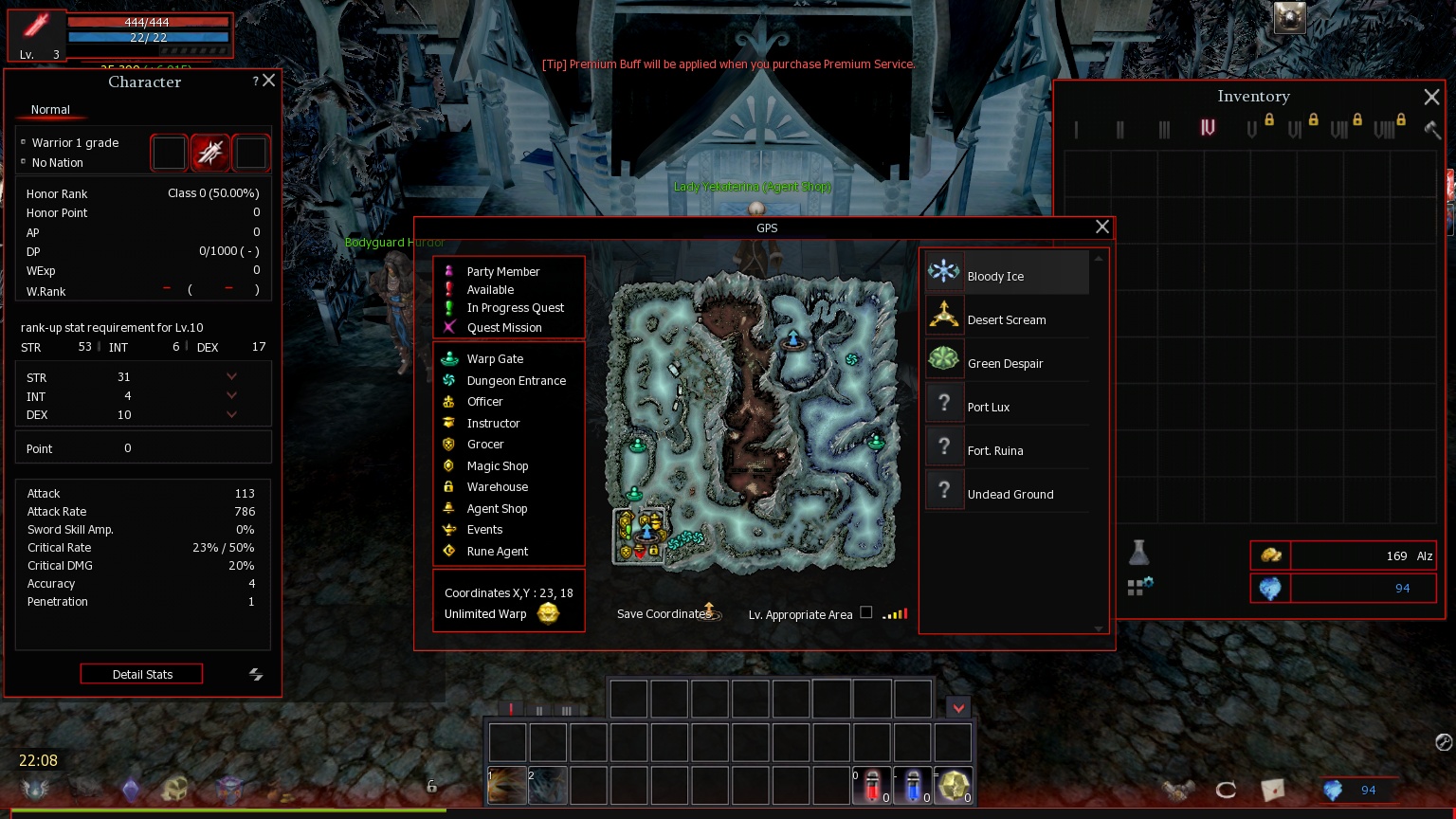Open the Detail Stats panel
The image size is (1456, 819).
(x=141, y=674)
